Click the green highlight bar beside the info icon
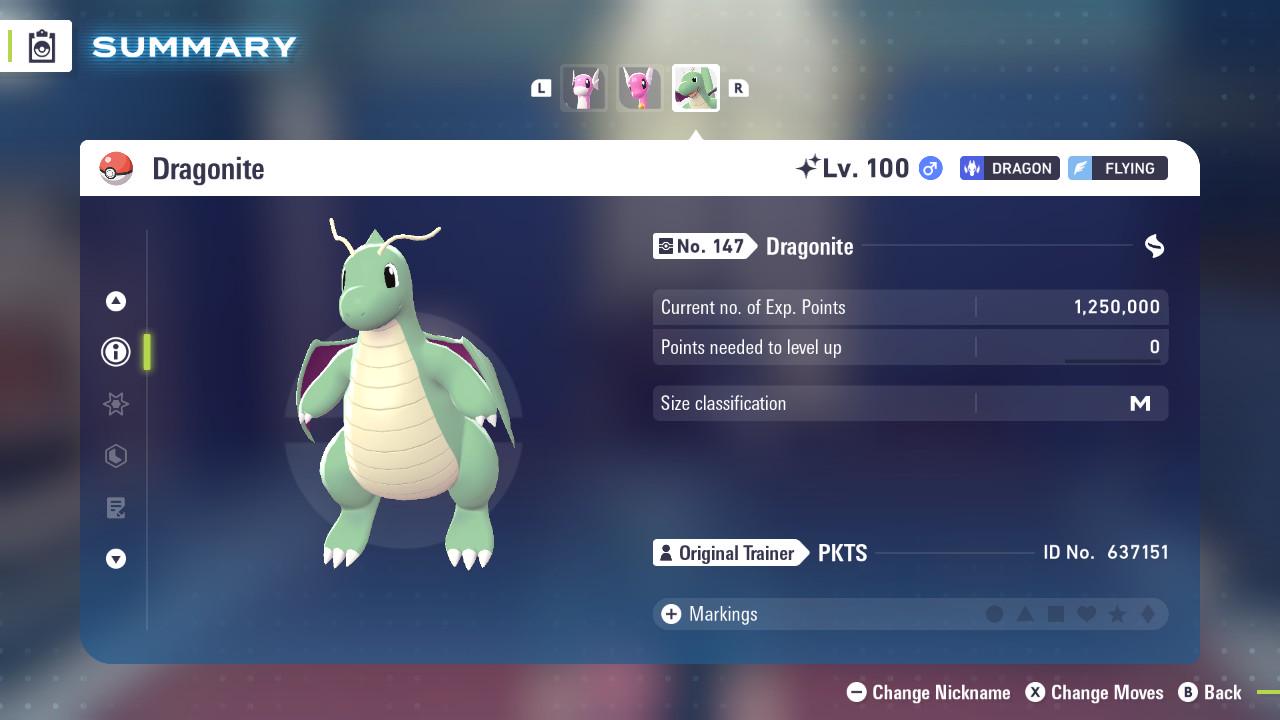The image size is (1280, 720). tap(146, 352)
